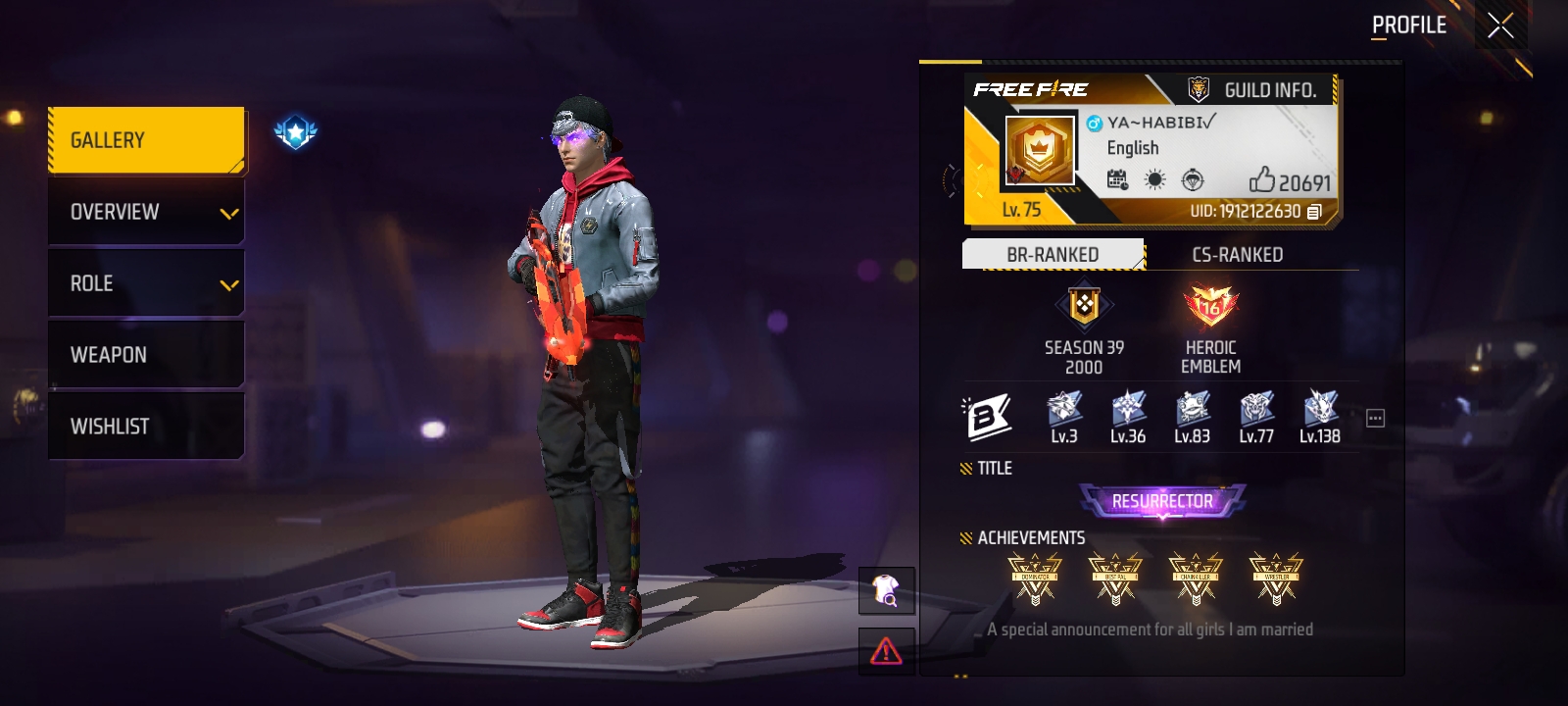Switch to the BR-Ranked tab

click(1053, 255)
